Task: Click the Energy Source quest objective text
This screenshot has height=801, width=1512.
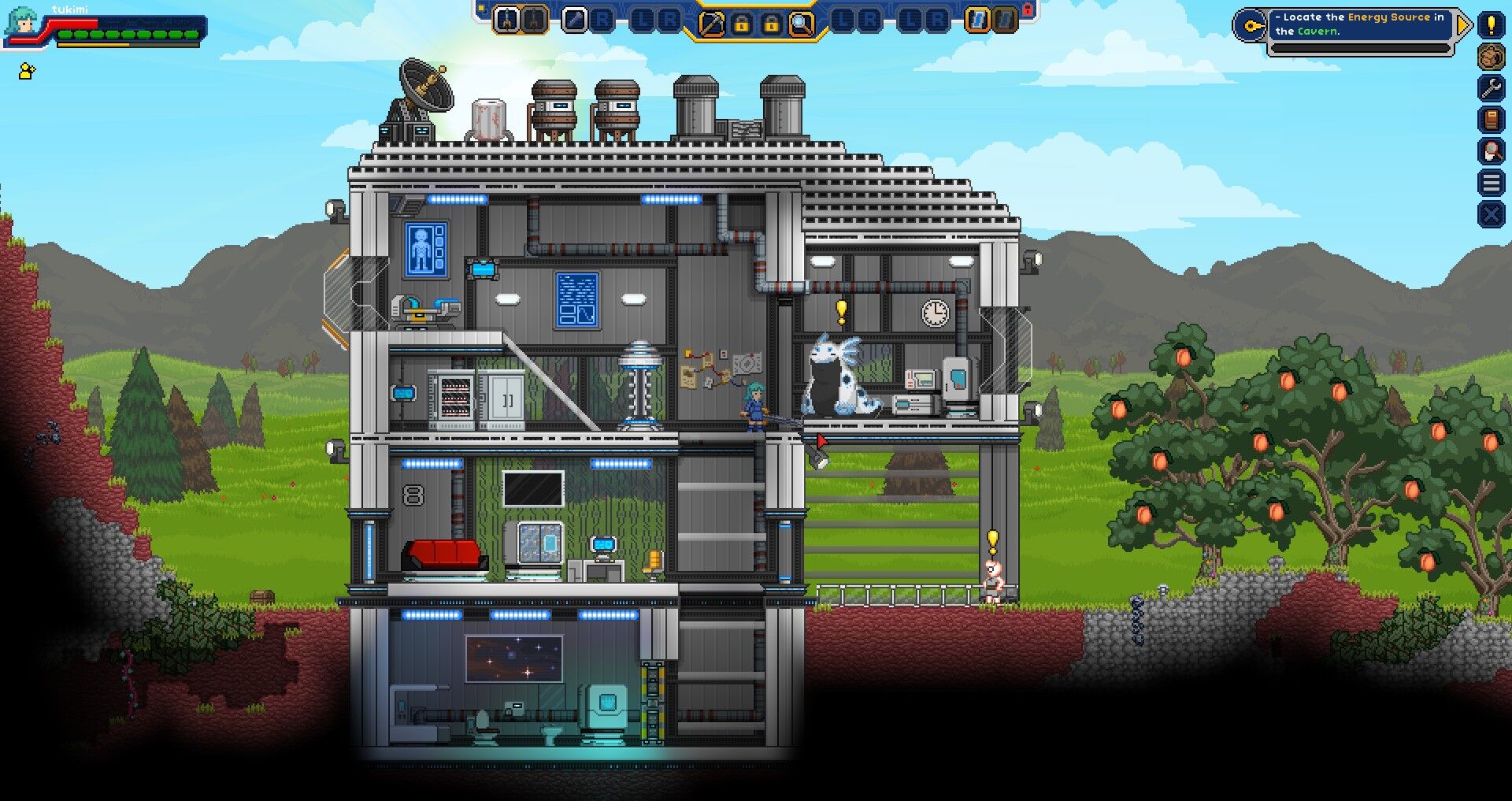Action: 1388,17
